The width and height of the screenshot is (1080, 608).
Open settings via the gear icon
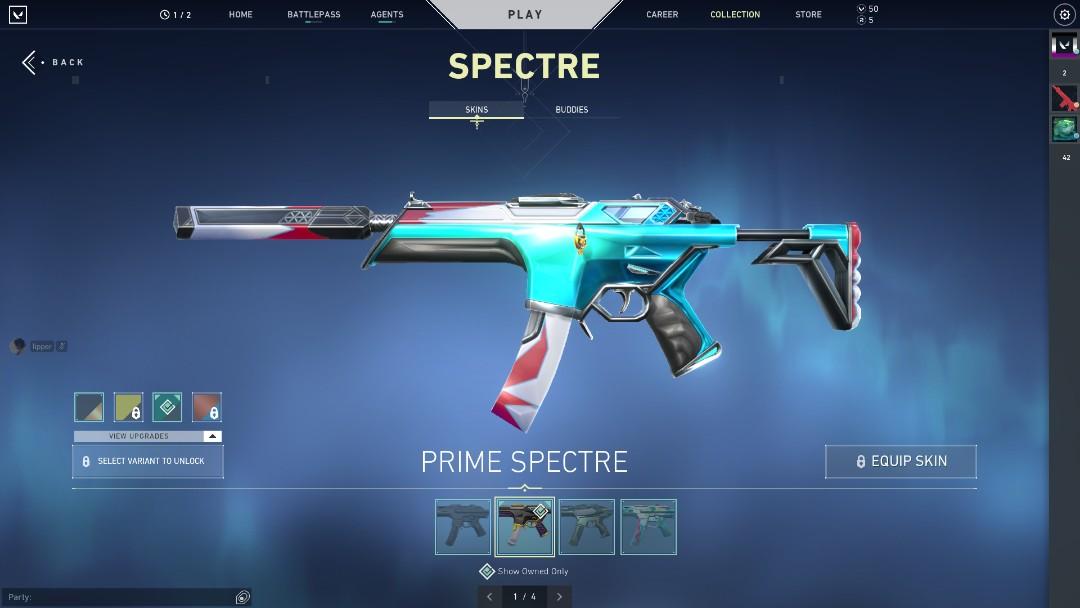click(1063, 15)
